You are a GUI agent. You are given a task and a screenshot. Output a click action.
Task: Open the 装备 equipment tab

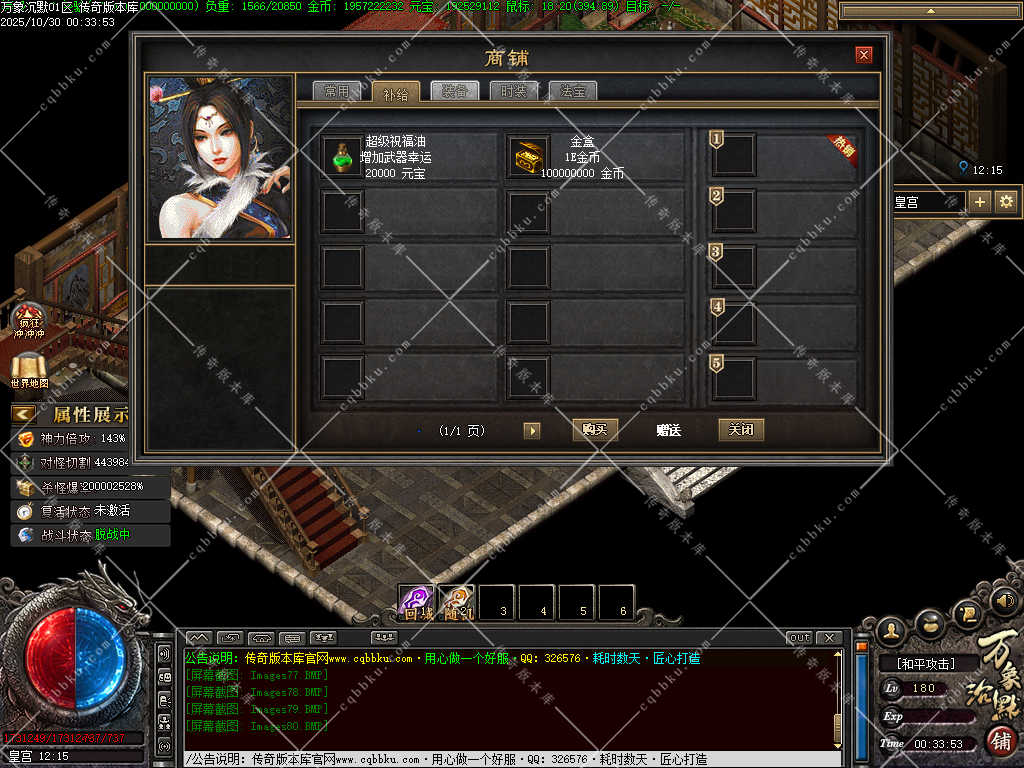click(455, 91)
